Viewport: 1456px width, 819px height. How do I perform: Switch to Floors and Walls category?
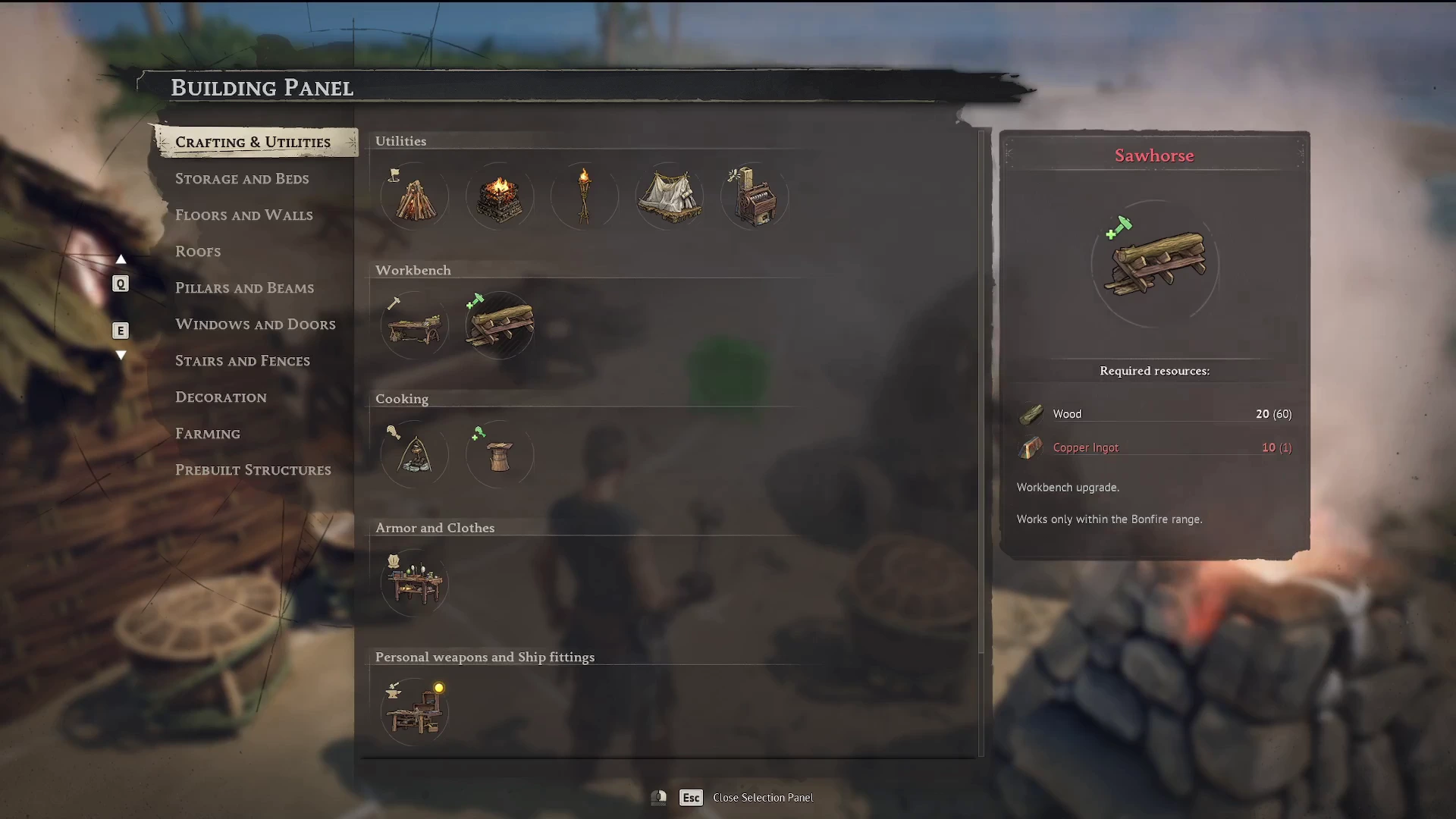click(243, 215)
